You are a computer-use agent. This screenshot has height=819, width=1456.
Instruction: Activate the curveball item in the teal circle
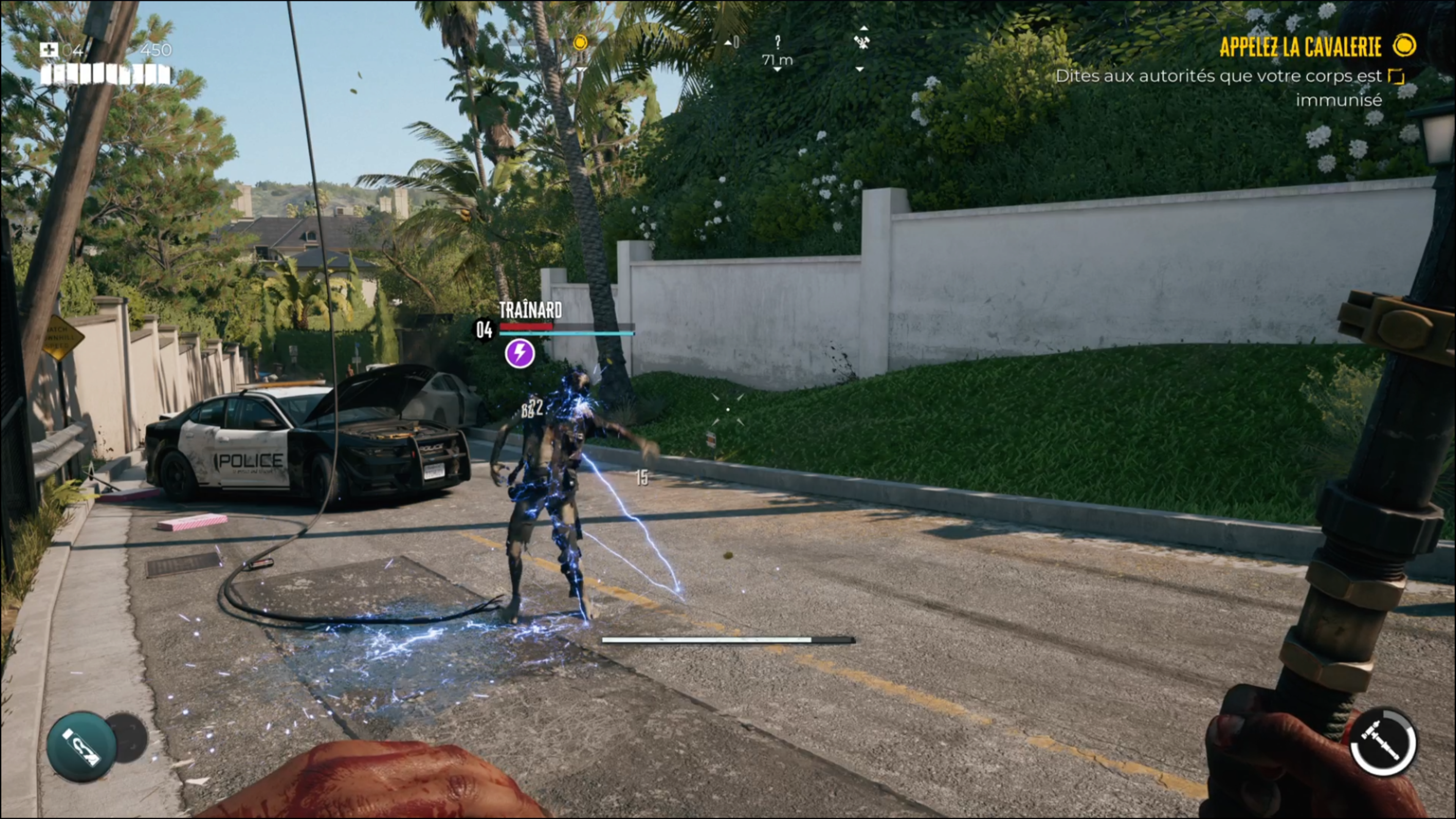tap(82, 746)
